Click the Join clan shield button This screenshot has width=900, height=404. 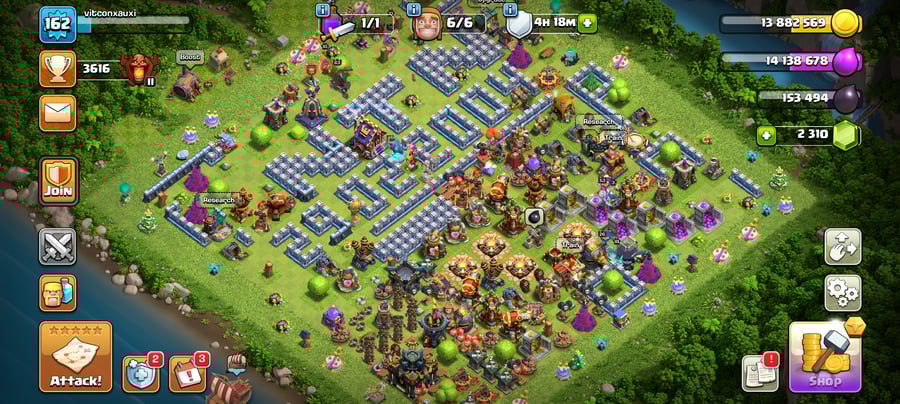58,180
